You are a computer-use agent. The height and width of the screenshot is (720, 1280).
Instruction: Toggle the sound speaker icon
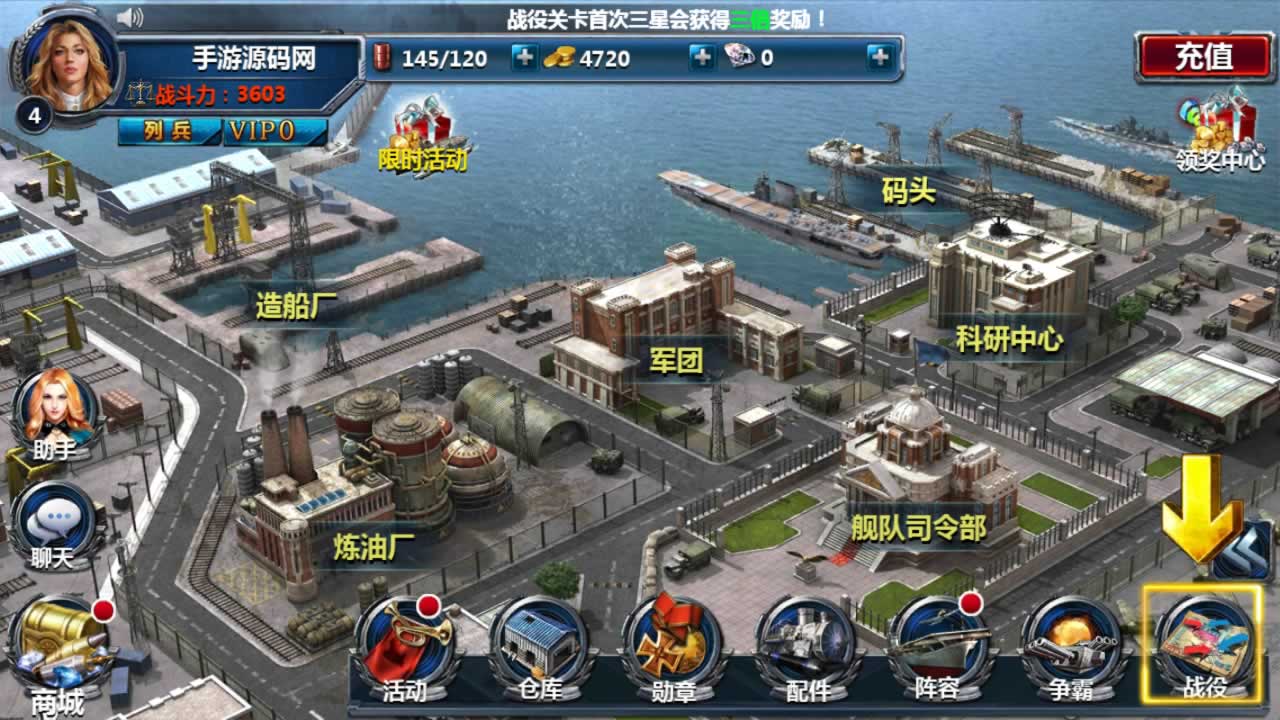[x=130, y=17]
